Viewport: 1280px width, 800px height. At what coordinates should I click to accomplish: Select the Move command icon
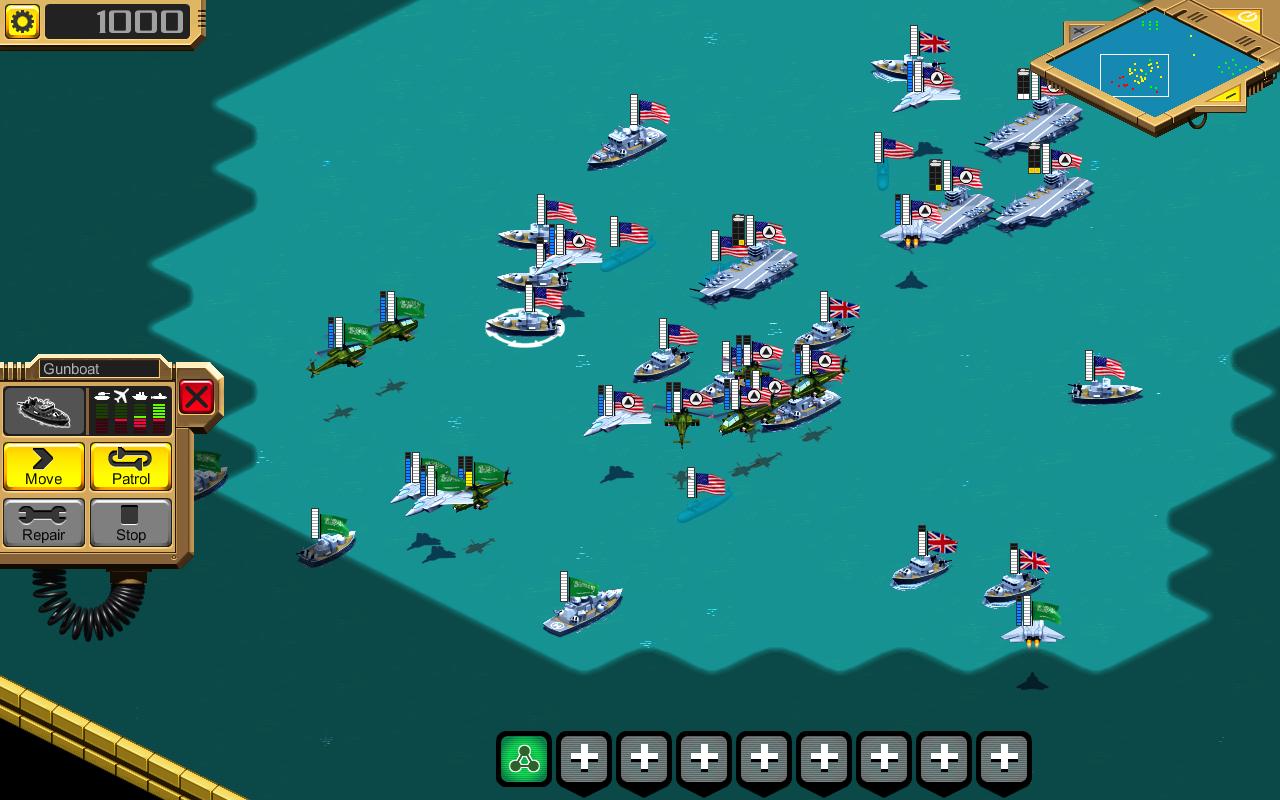pyautogui.click(x=43, y=466)
